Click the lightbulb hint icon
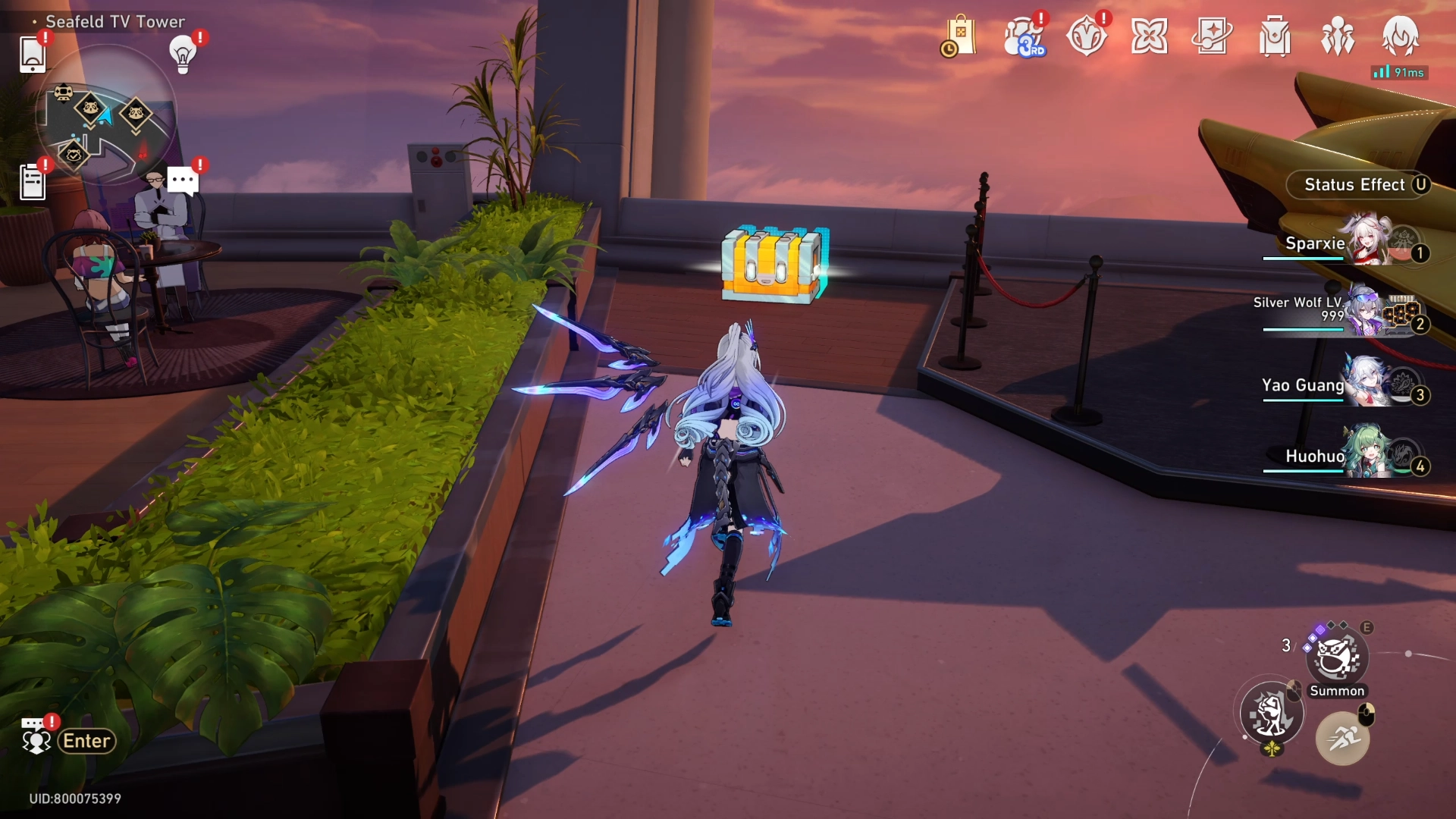Screen dimensions: 1456x819 183,54
